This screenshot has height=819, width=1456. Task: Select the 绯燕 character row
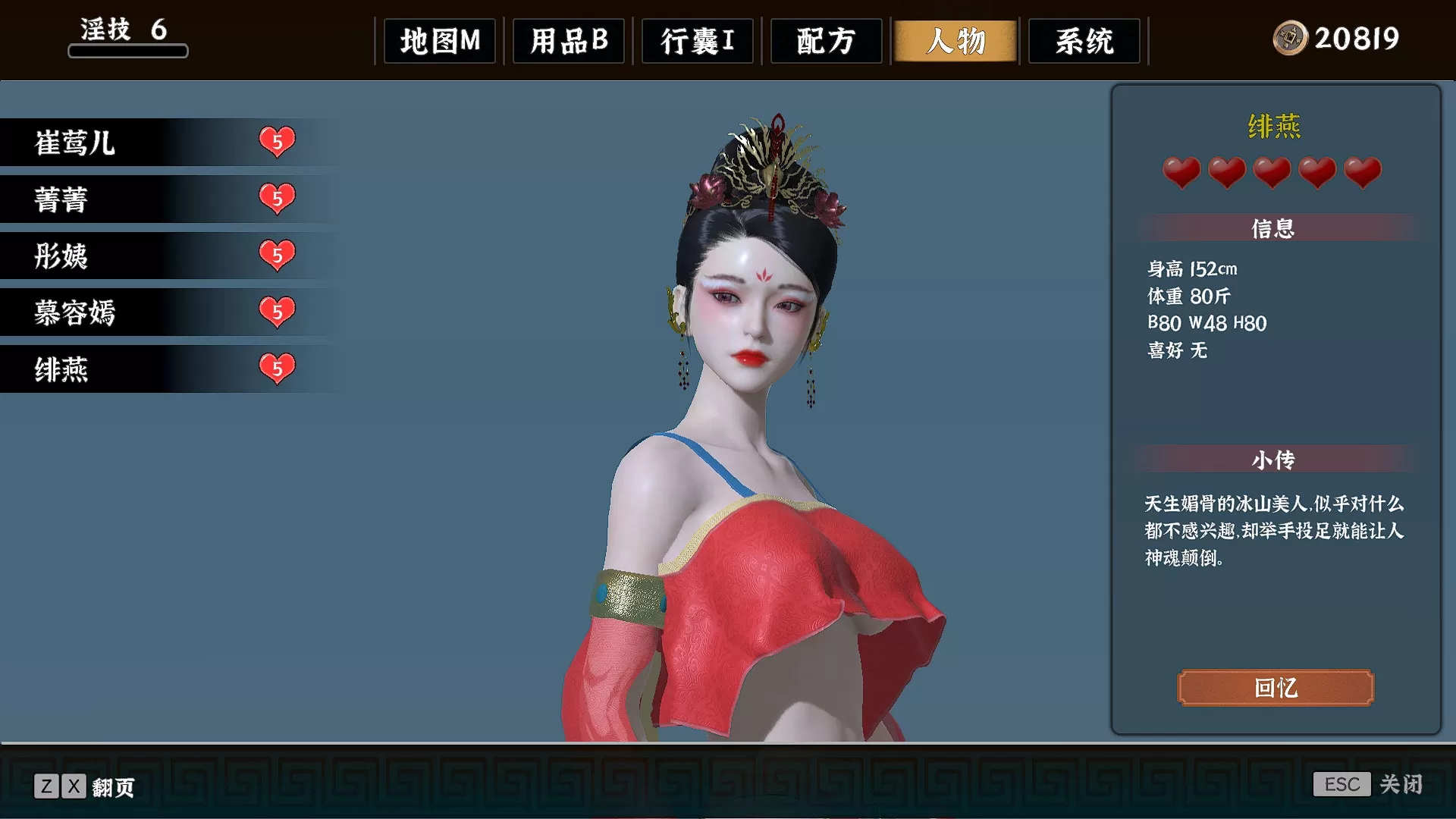coord(152,369)
